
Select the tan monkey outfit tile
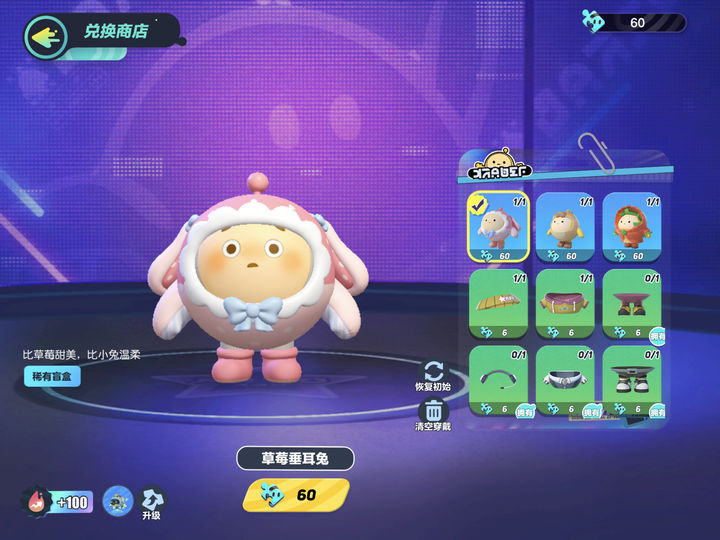[566, 228]
